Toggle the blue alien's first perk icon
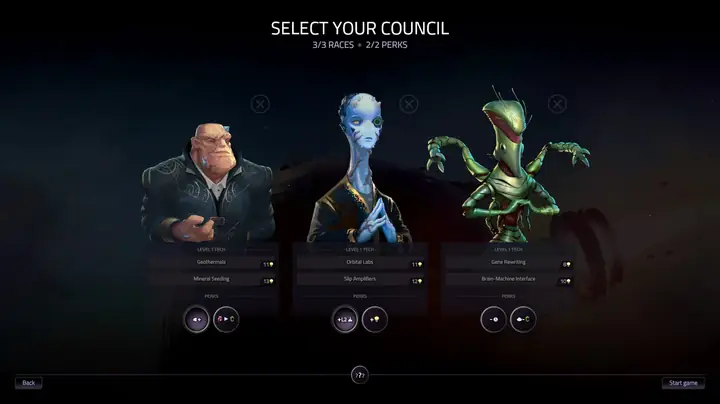Image resolution: width=720 pixels, height=404 pixels. point(345,320)
